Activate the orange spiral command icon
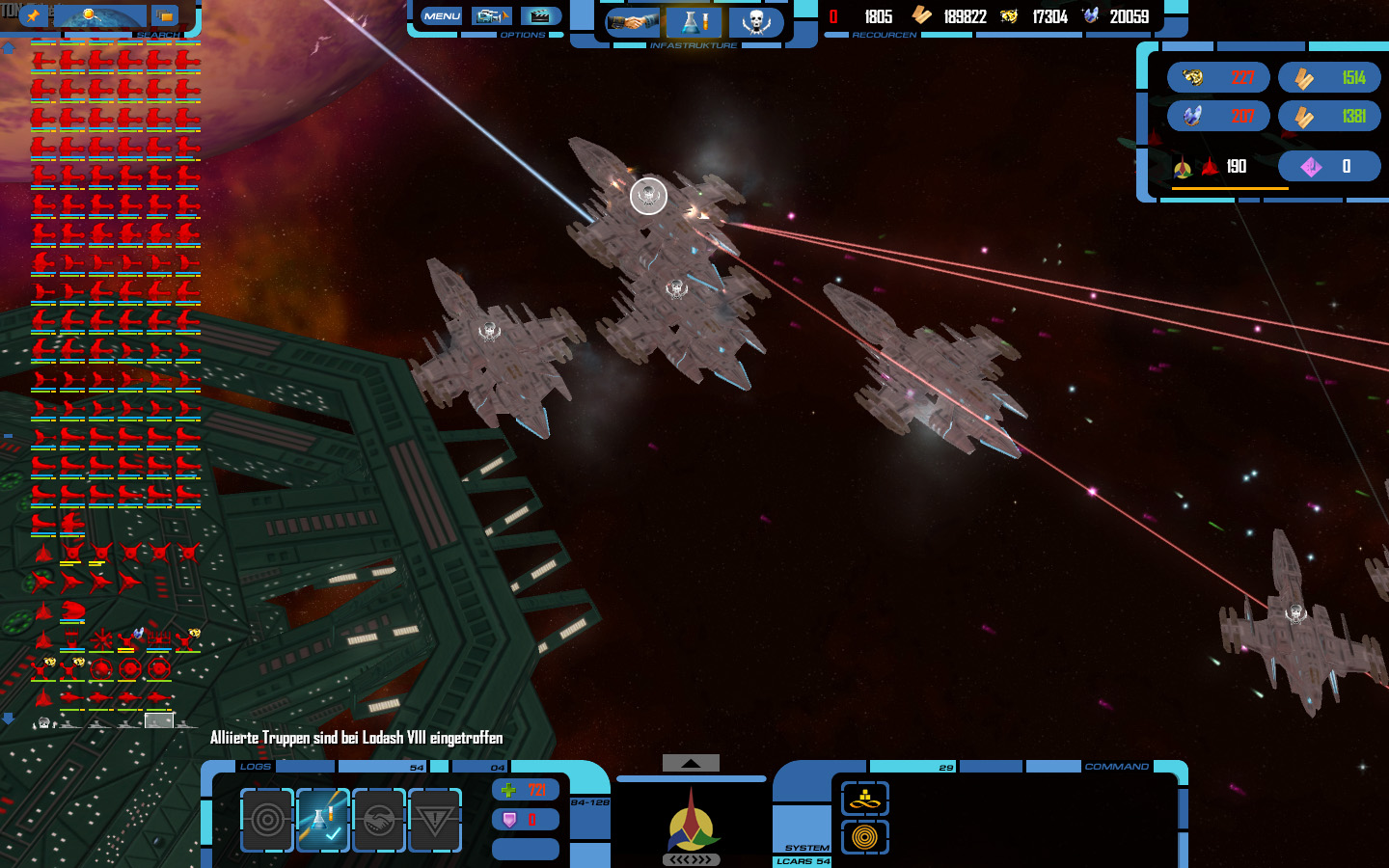 tap(864, 837)
